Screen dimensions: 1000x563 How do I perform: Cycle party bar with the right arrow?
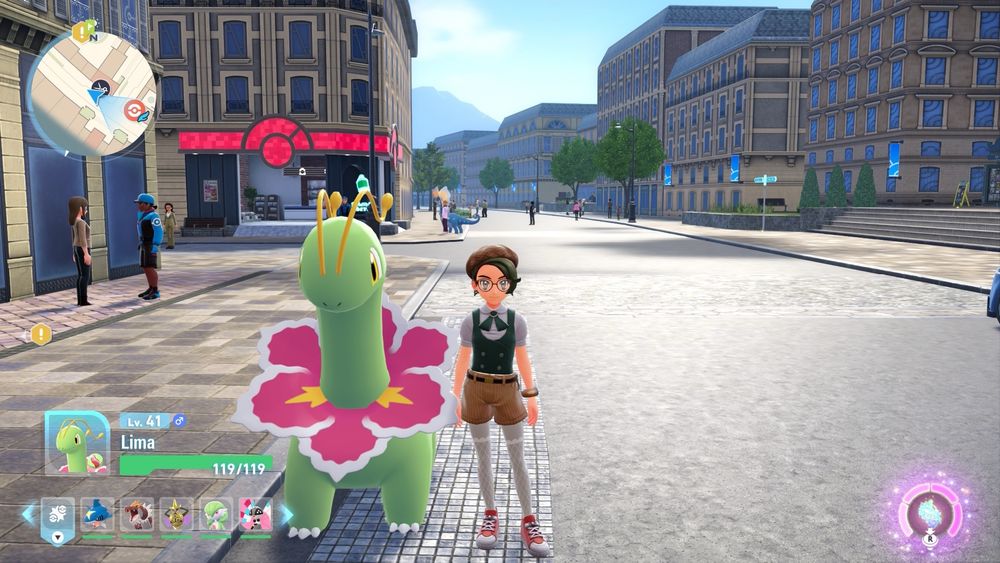coord(286,514)
